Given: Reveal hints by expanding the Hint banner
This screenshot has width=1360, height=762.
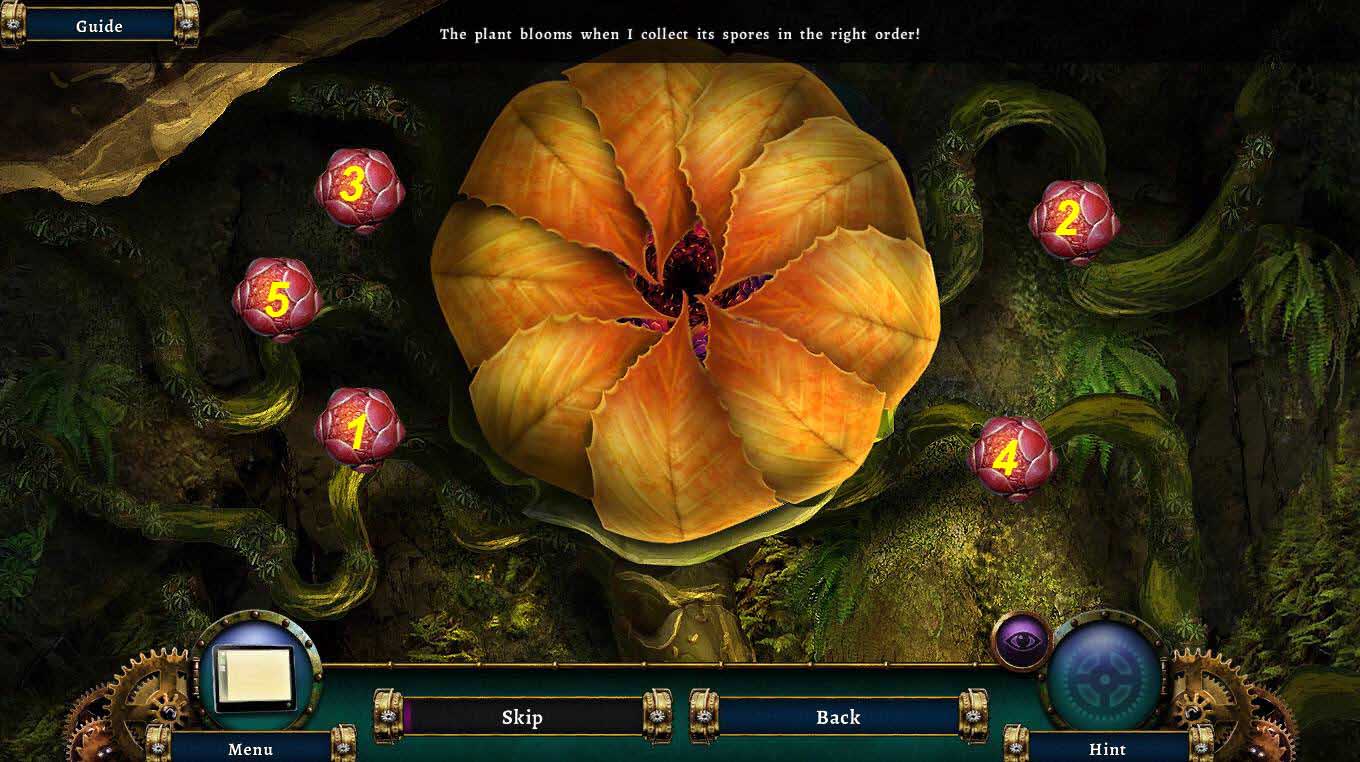Looking at the screenshot, I should tap(1108, 748).
